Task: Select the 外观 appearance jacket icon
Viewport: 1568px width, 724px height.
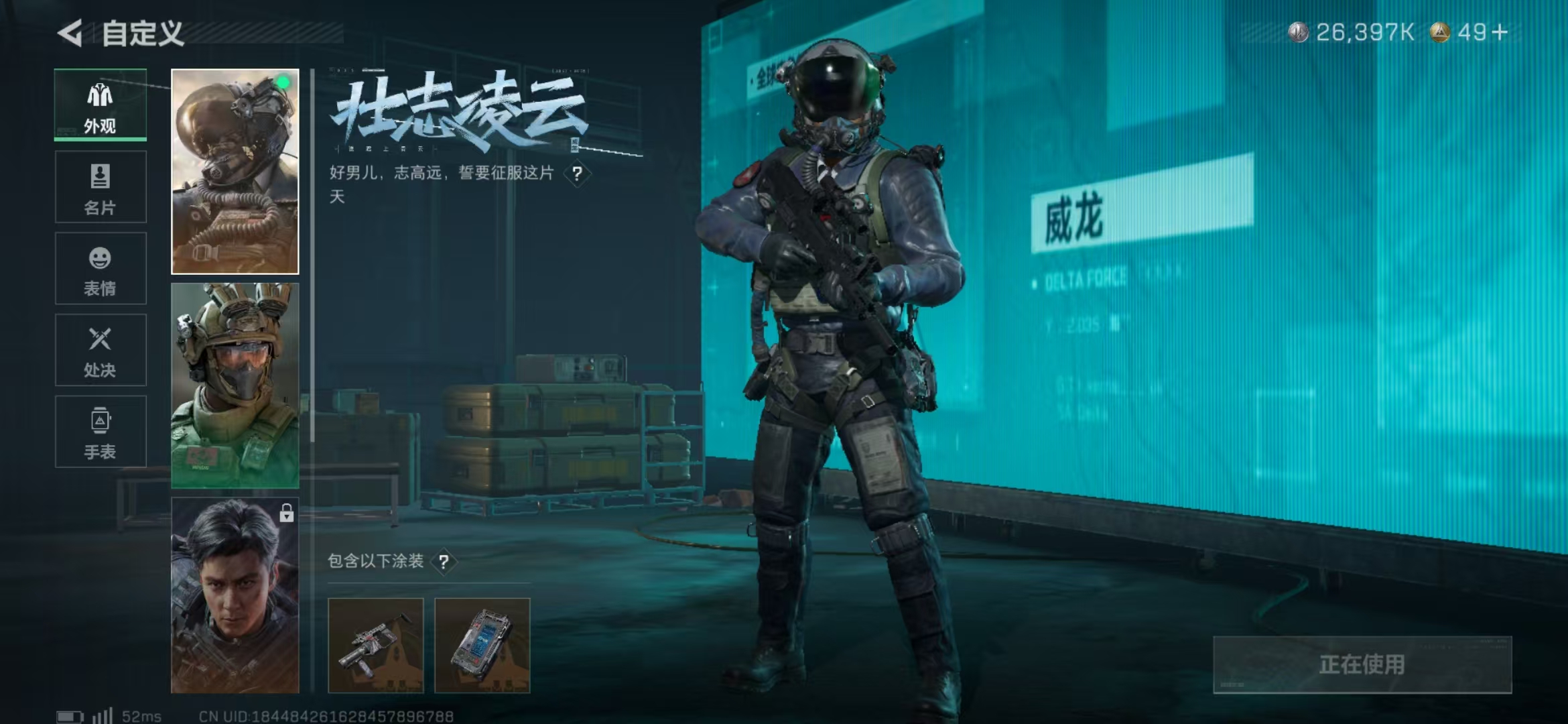Action: [x=99, y=94]
